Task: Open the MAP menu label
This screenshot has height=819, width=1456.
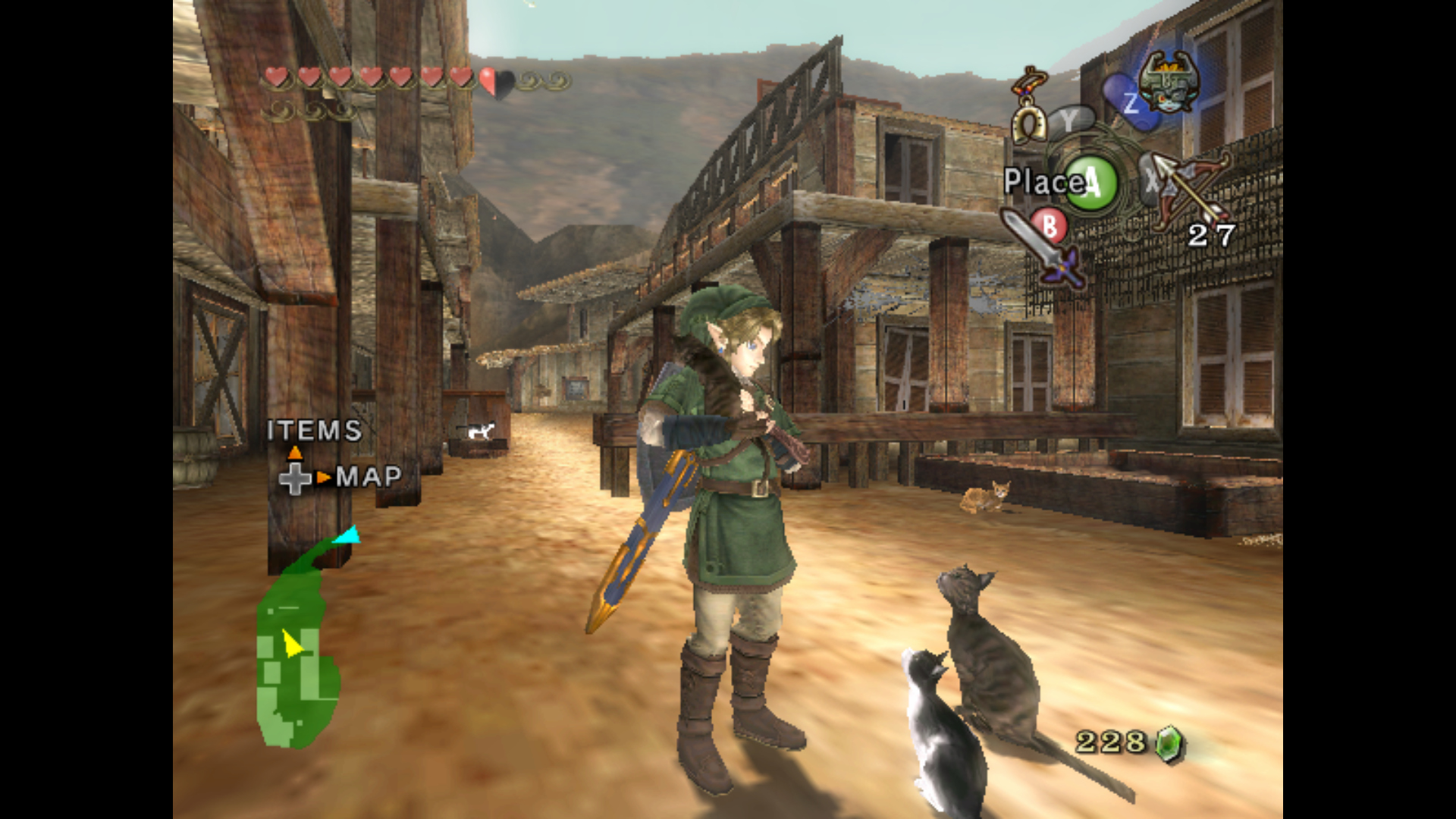Action: pos(369,477)
